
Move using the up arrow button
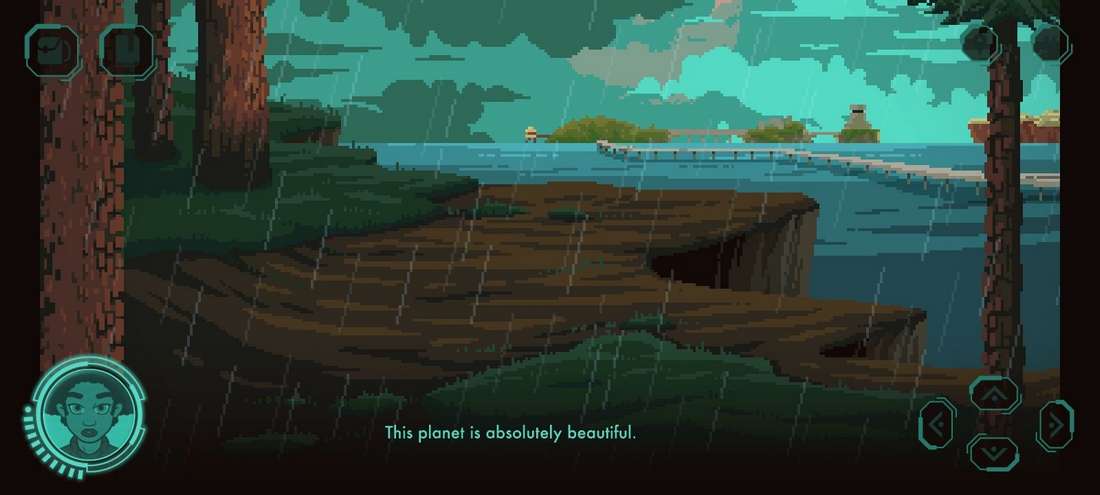coord(994,395)
